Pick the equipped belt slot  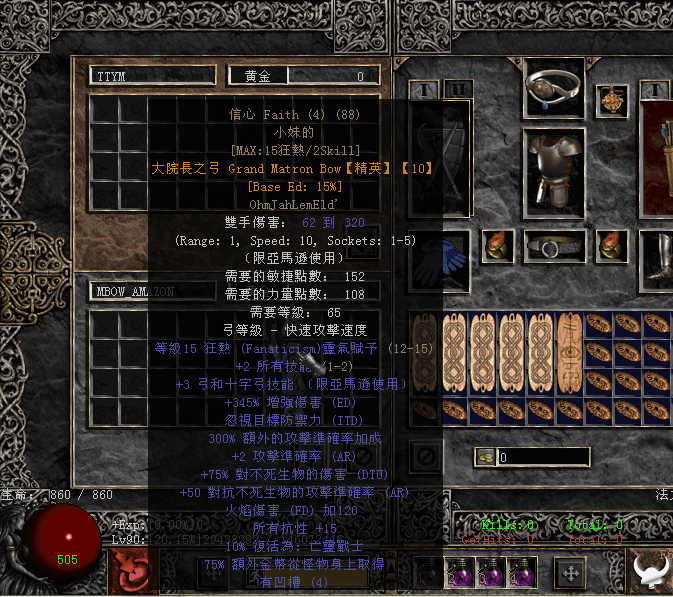pyautogui.click(x=555, y=245)
